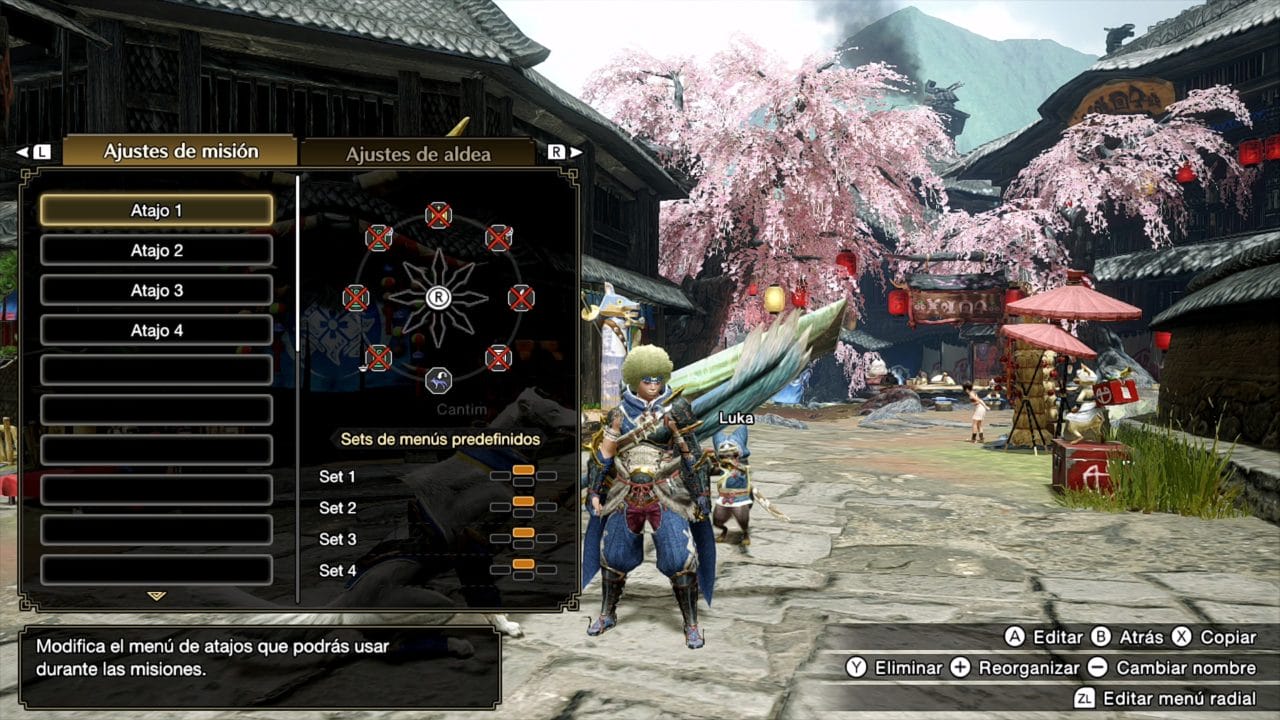Click the upper-left crossed radial slot
The height and width of the screenshot is (720, 1280).
pos(380,237)
